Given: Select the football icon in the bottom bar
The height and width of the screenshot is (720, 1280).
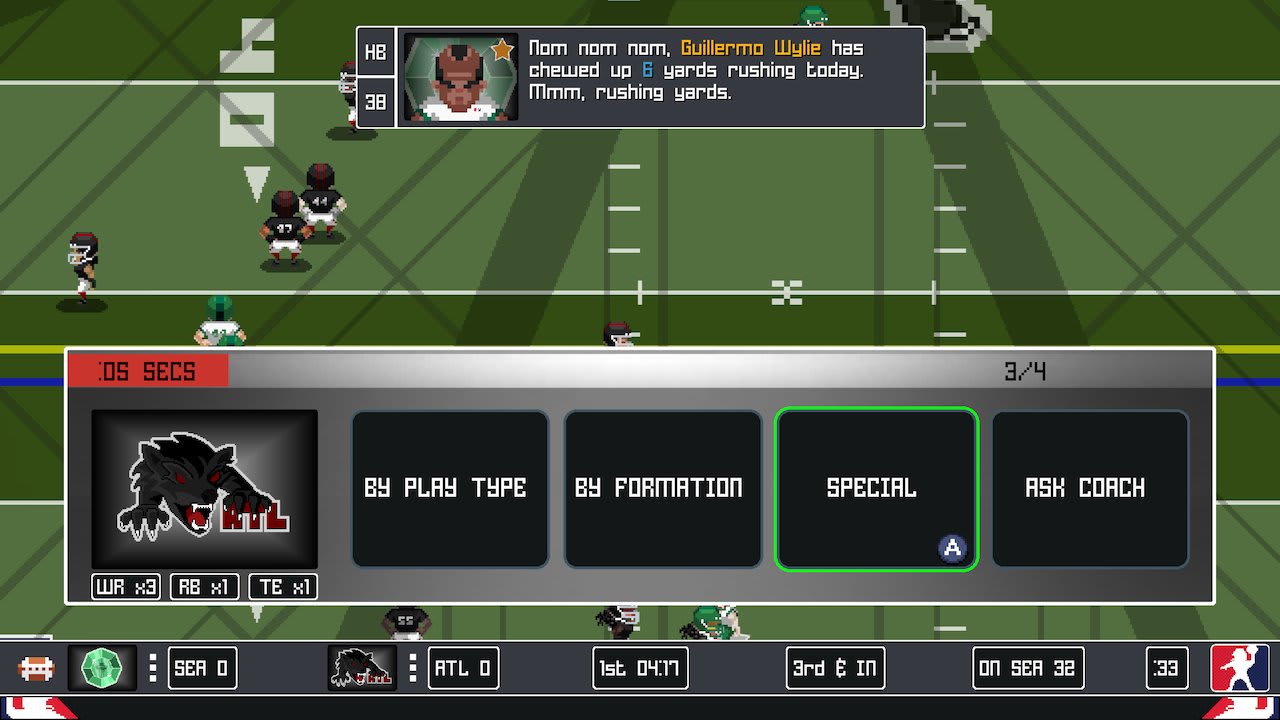Looking at the screenshot, I should pos(37,668).
